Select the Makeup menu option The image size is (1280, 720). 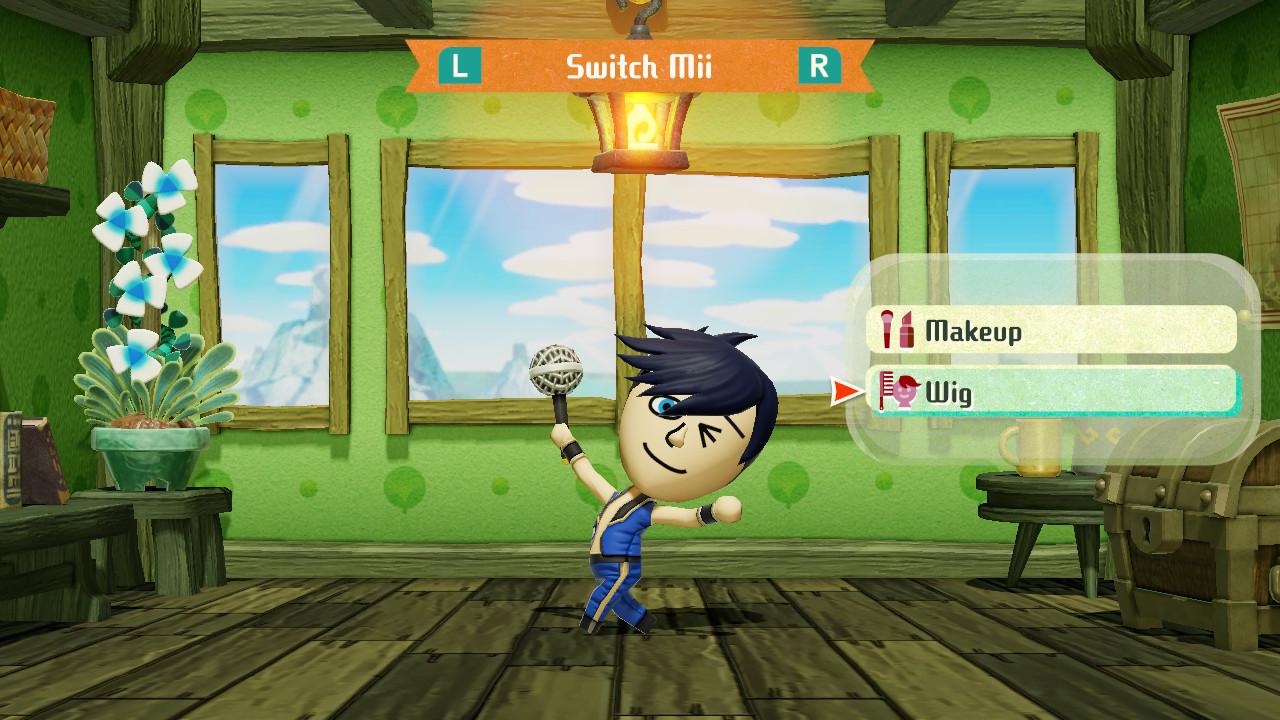pos(1052,330)
